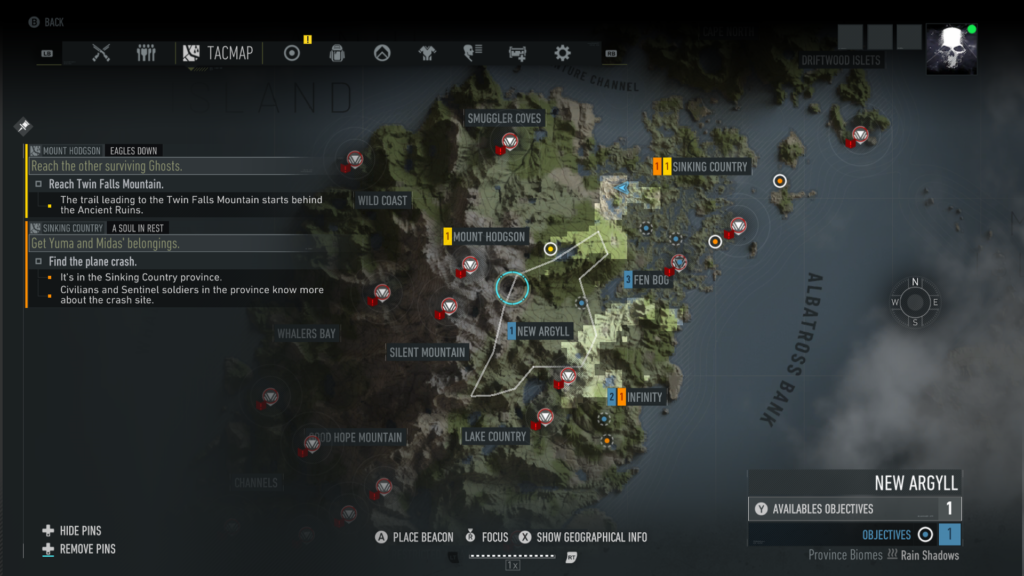Click the skull player avatar
Image resolution: width=1024 pixels, height=576 pixels.
[x=951, y=49]
